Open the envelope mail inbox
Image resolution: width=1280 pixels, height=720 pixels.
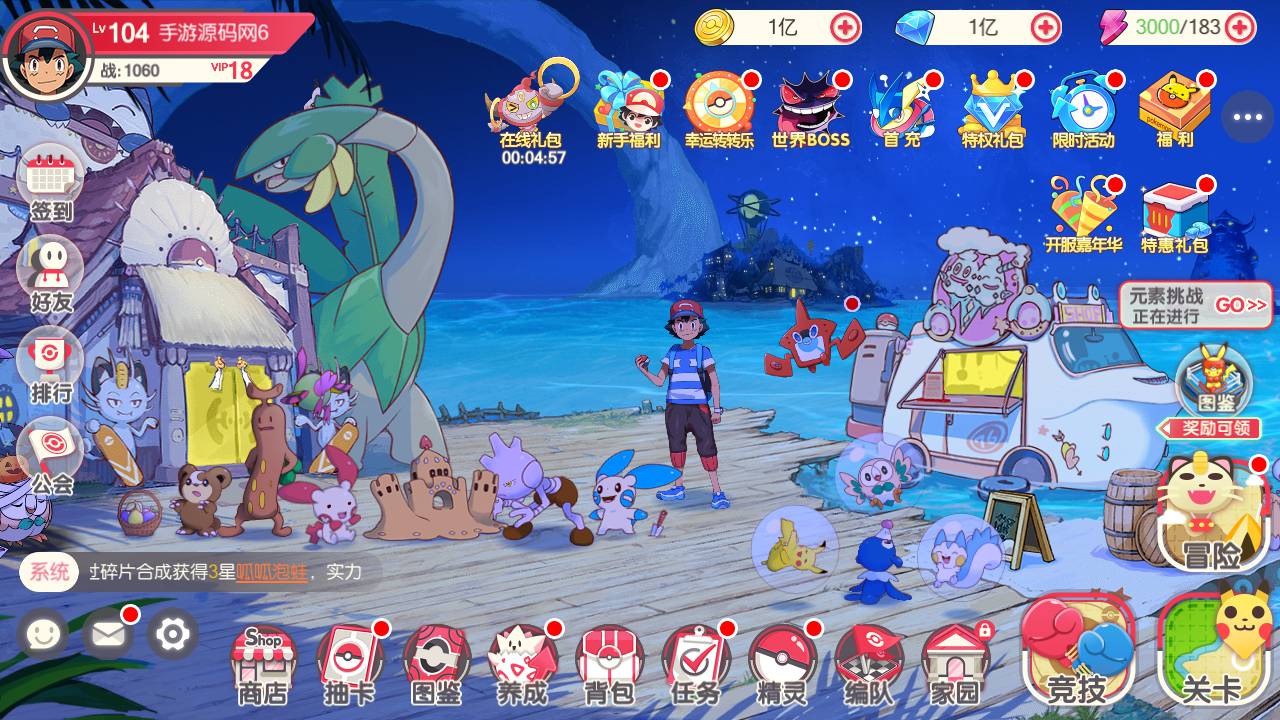pyautogui.click(x=108, y=633)
